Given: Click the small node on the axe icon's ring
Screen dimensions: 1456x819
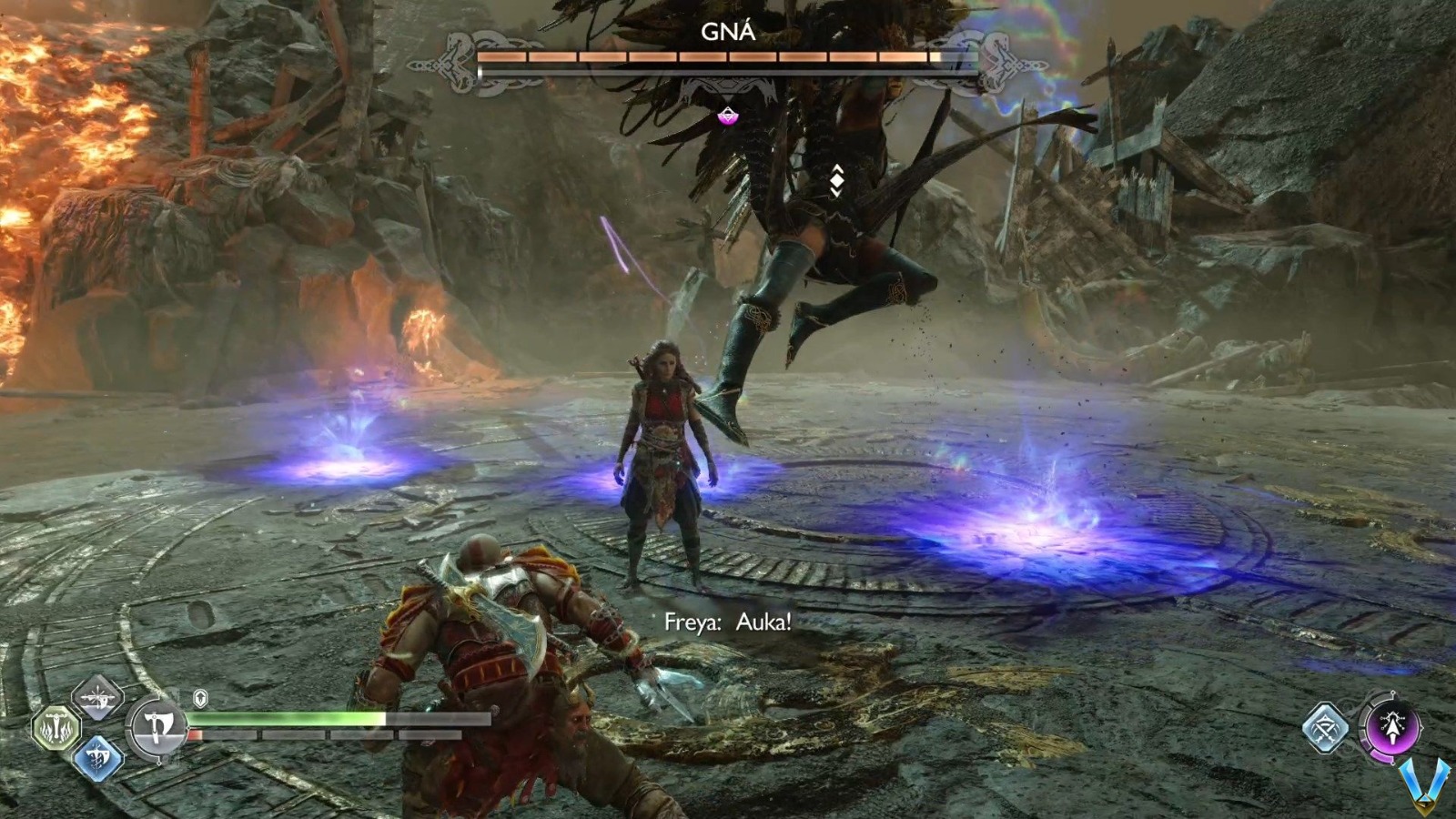Looking at the screenshot, I should tap(160, 763).
